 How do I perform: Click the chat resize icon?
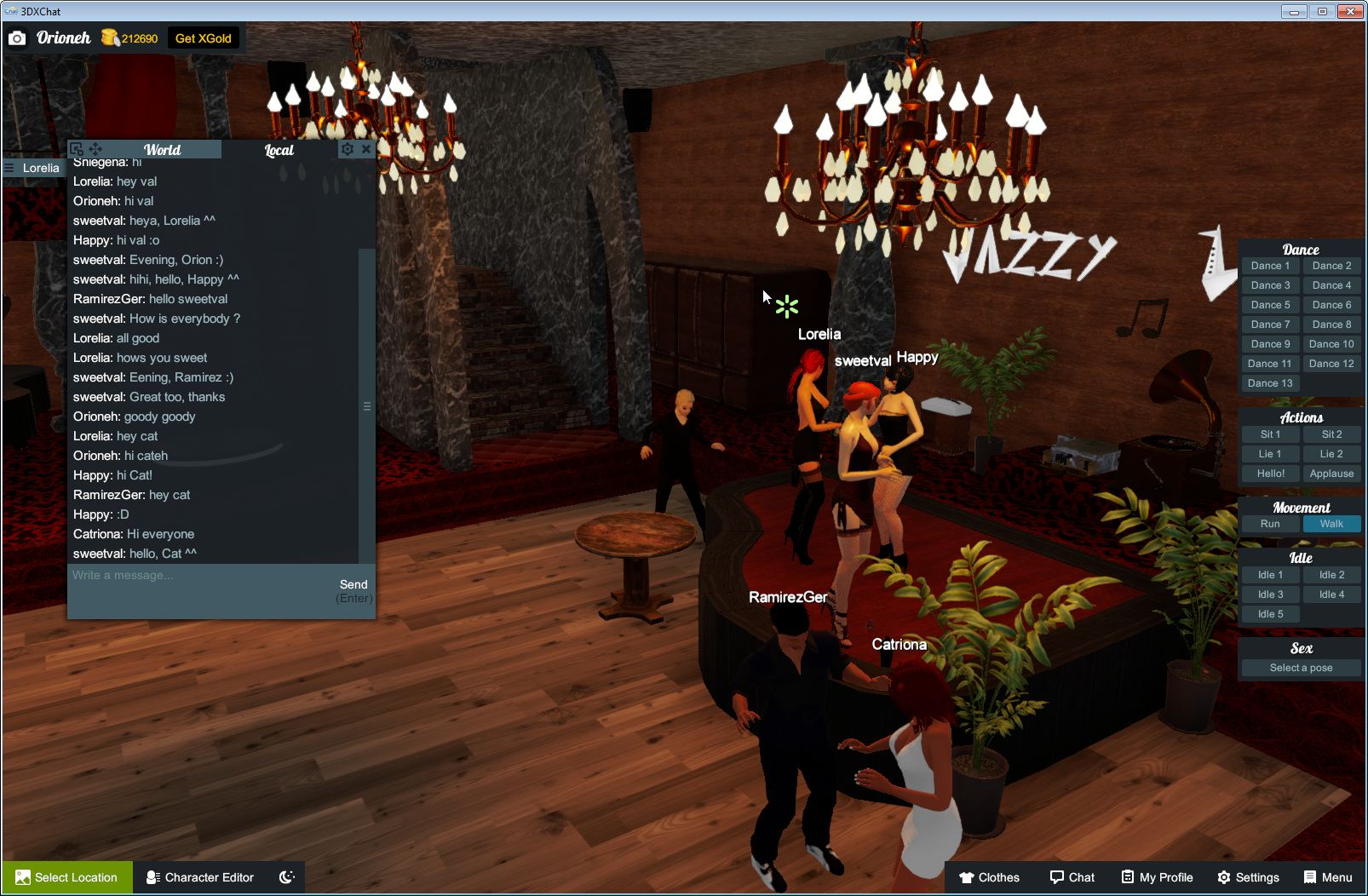(77, 147)
